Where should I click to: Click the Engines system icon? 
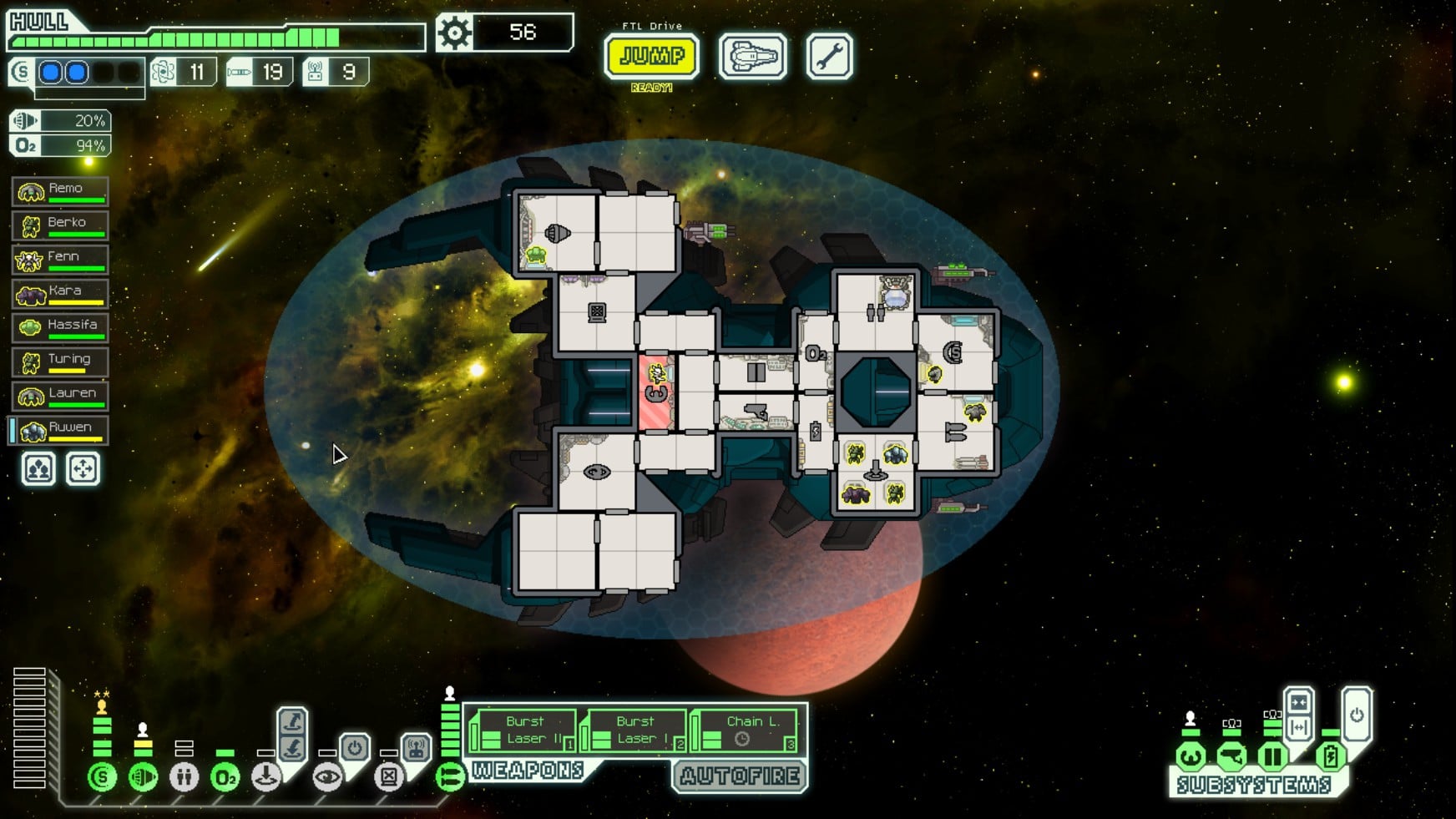tap(143, 777)
